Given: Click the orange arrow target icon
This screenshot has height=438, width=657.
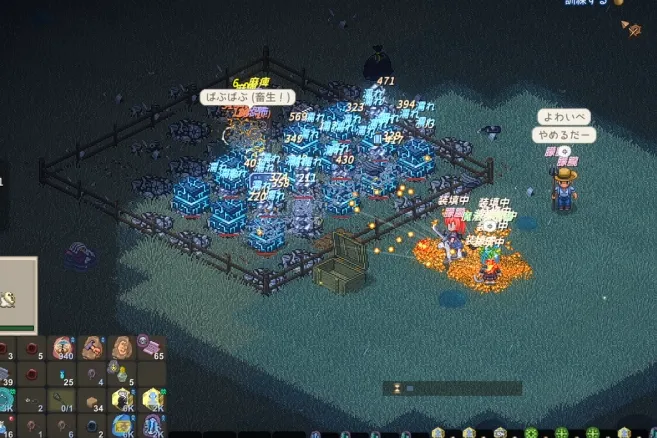Looking at the screenshot, I should [x=632, y=29].
